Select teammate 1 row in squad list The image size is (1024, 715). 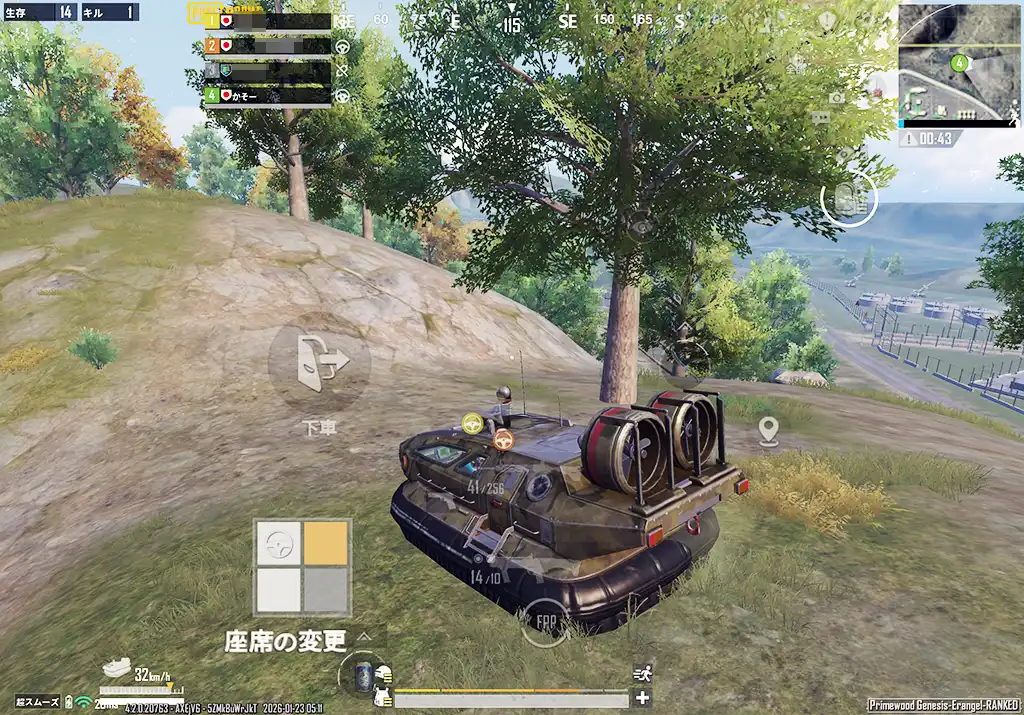tap(268, 20)
